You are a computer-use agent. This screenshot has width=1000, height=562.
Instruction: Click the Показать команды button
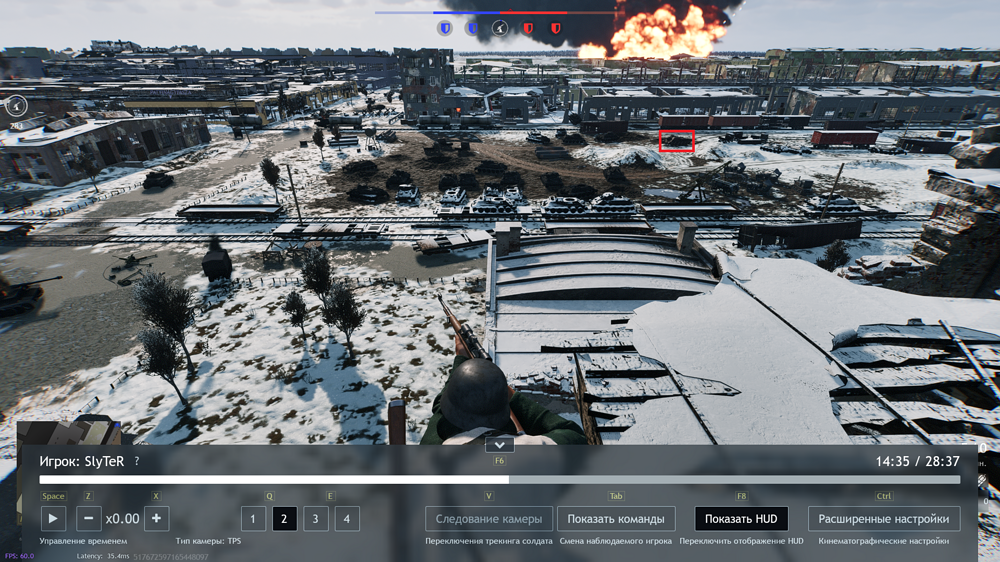616,518
